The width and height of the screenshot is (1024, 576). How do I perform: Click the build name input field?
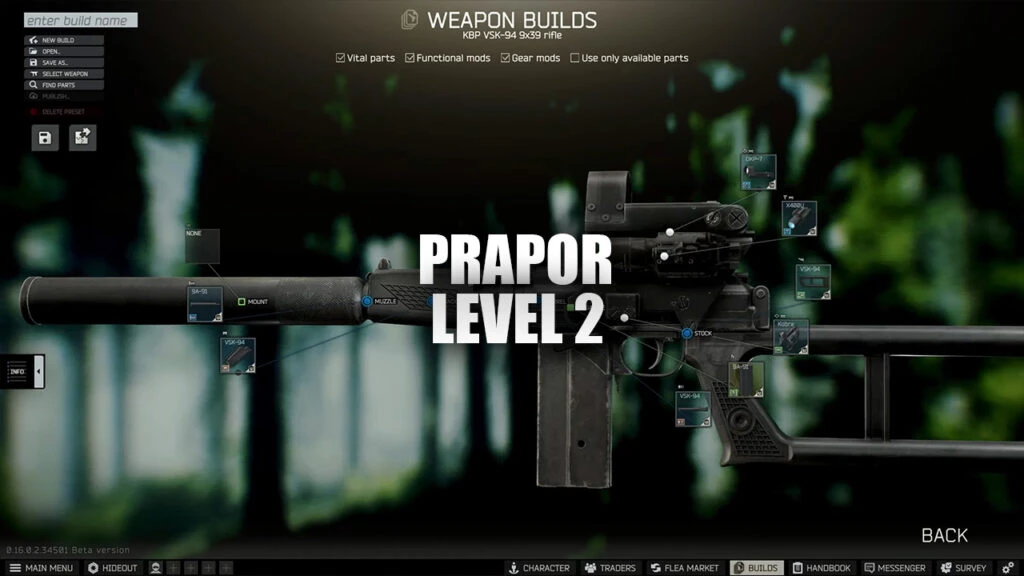[x=80, y=20]
